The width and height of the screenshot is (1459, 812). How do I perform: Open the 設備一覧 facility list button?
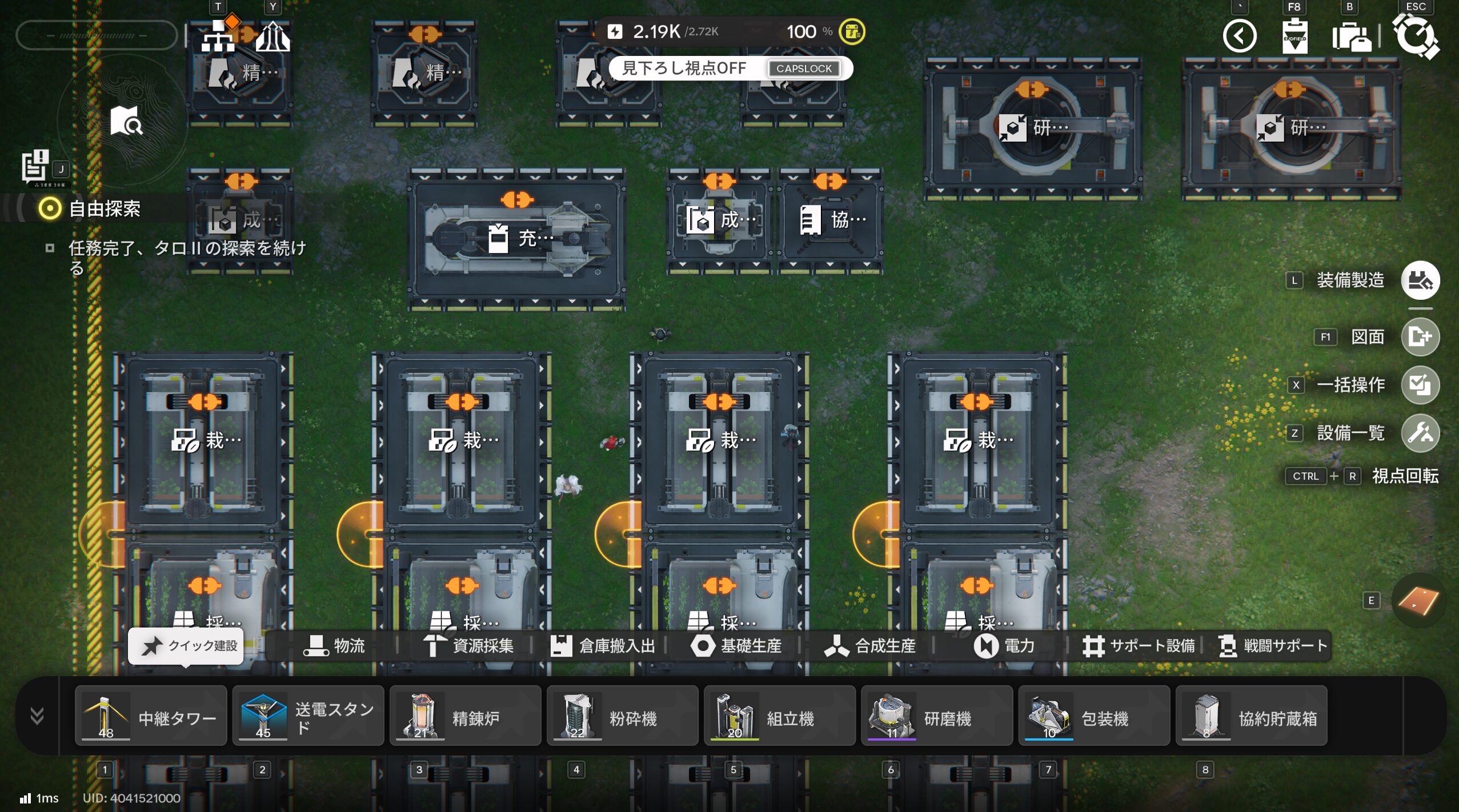click(x=1420, y=433)
